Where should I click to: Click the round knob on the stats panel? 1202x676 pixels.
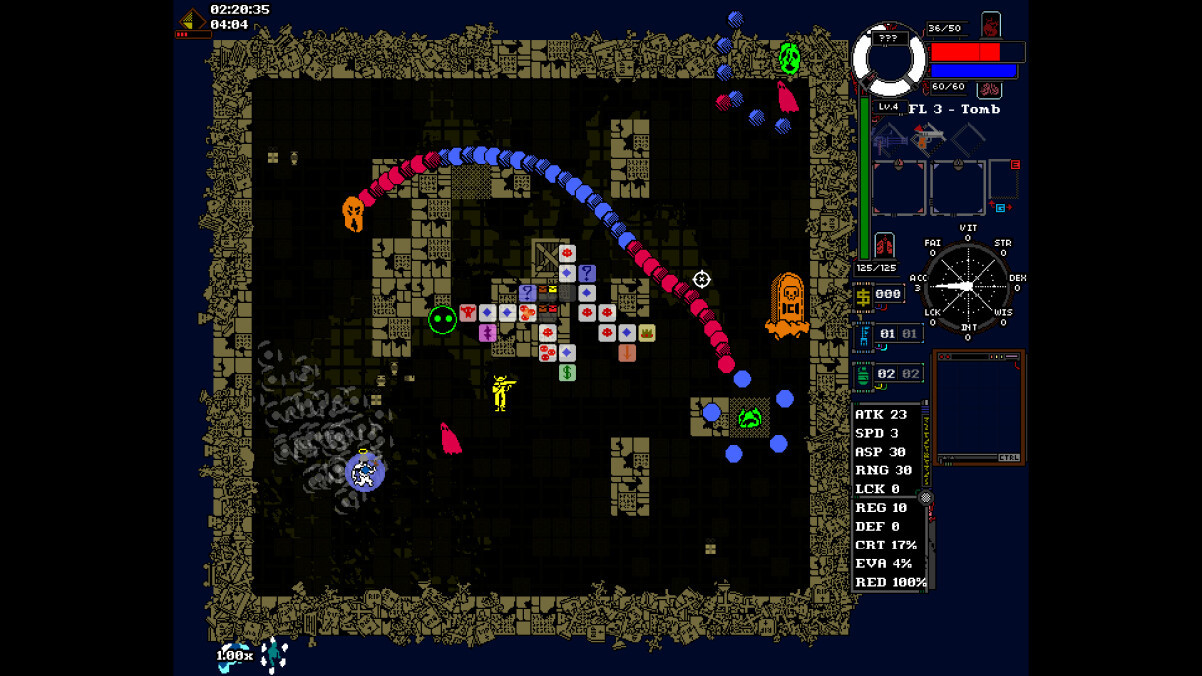[926, 497]
